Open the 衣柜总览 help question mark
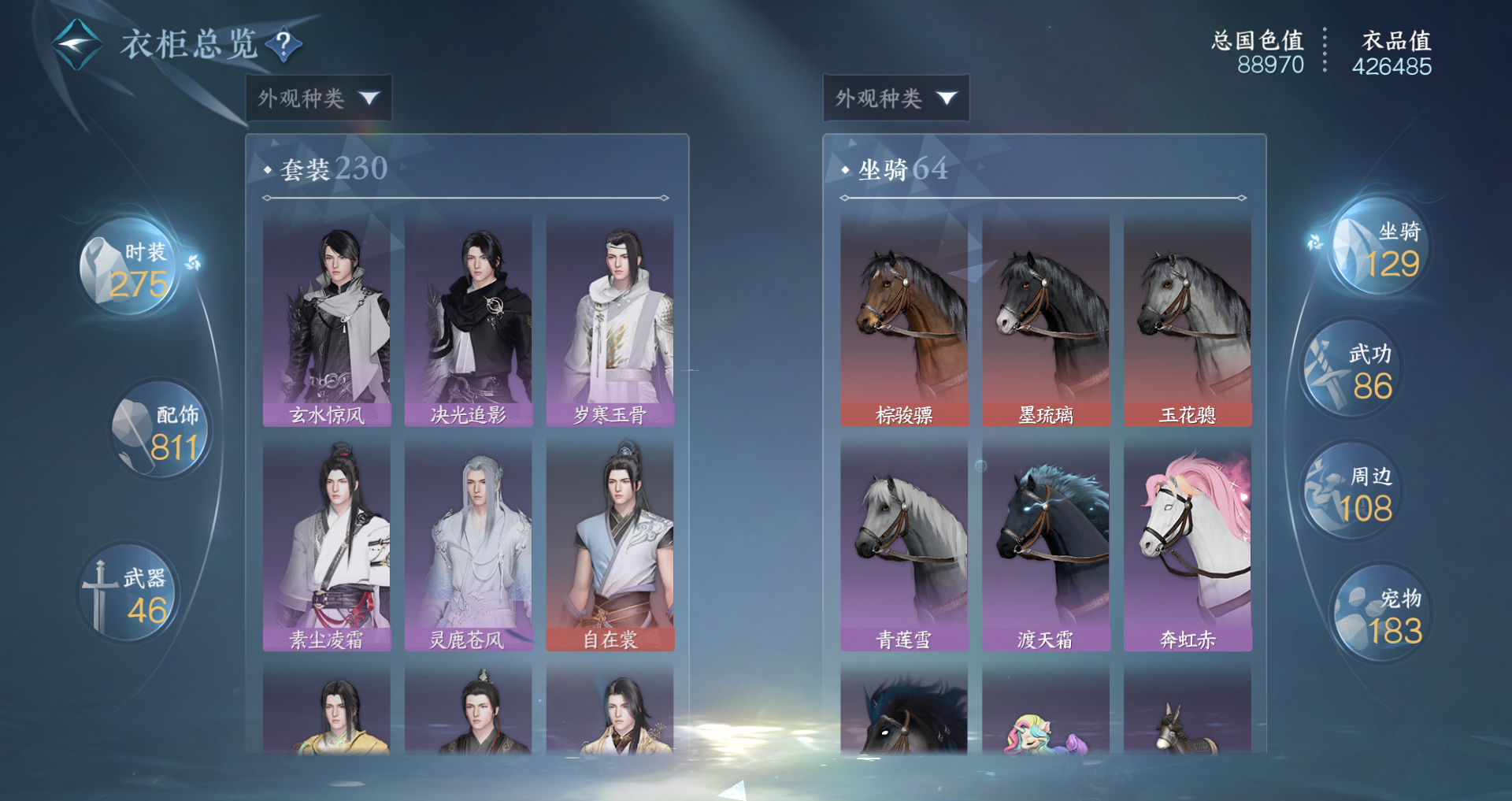Screen dimensions: 1512x801 click(x=283, y=44)
